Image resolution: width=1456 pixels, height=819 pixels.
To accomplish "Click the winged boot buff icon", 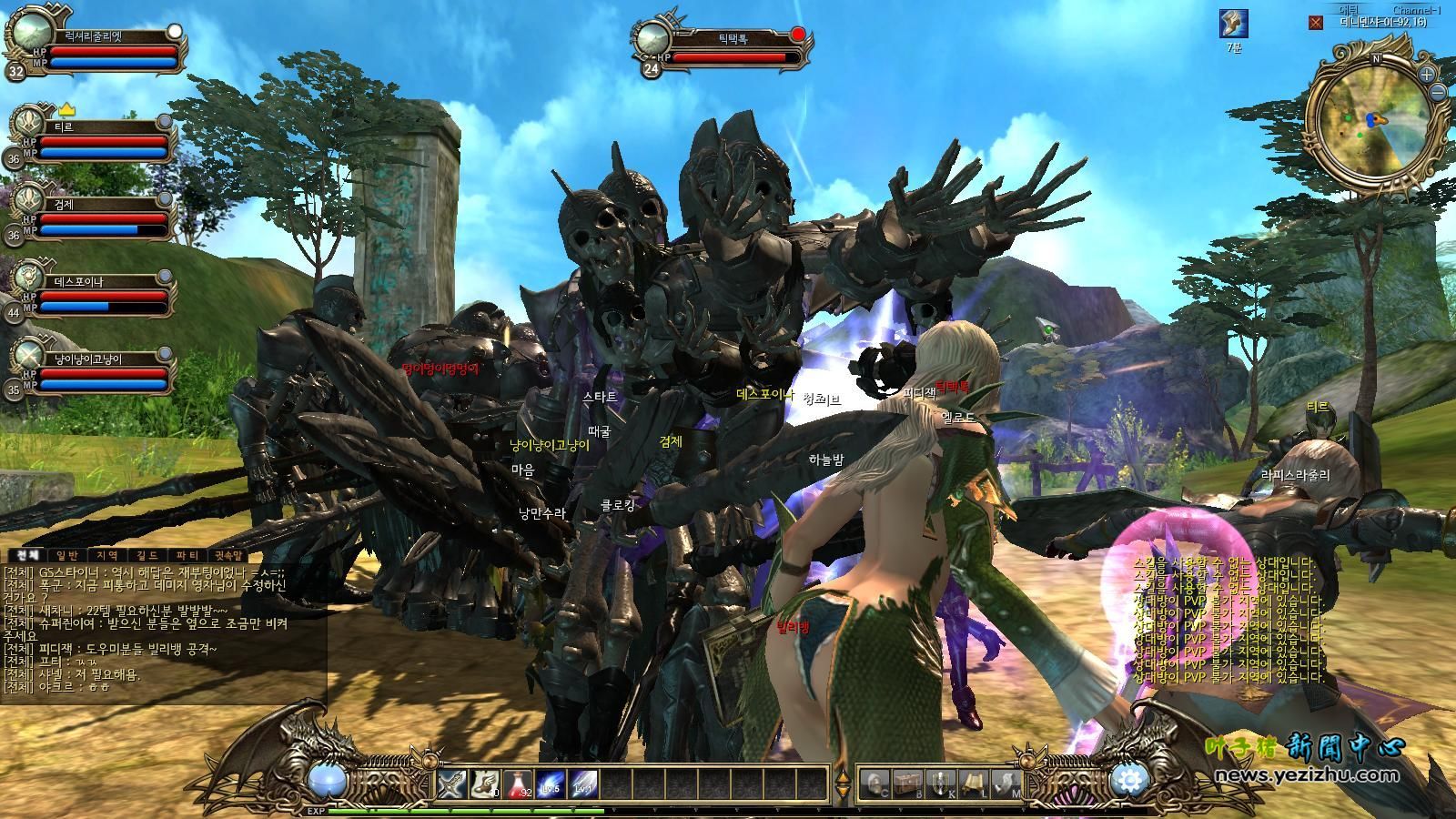I will point(1232,25).
